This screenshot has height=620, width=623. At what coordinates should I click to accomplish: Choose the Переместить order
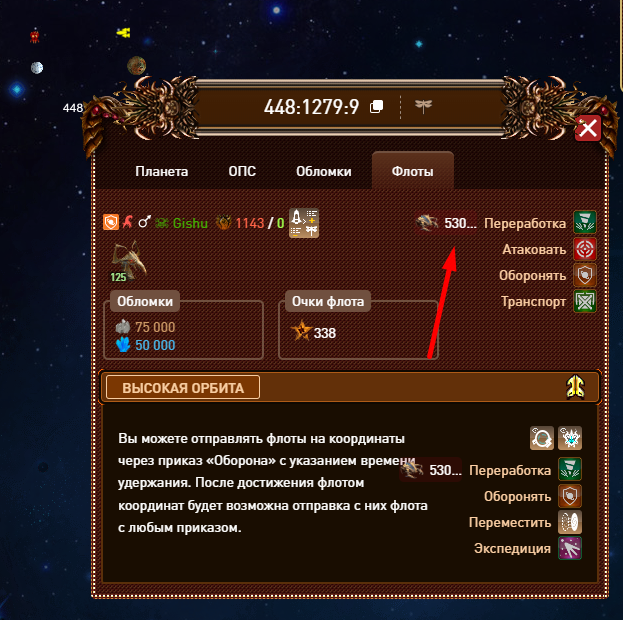coord(570,522)
